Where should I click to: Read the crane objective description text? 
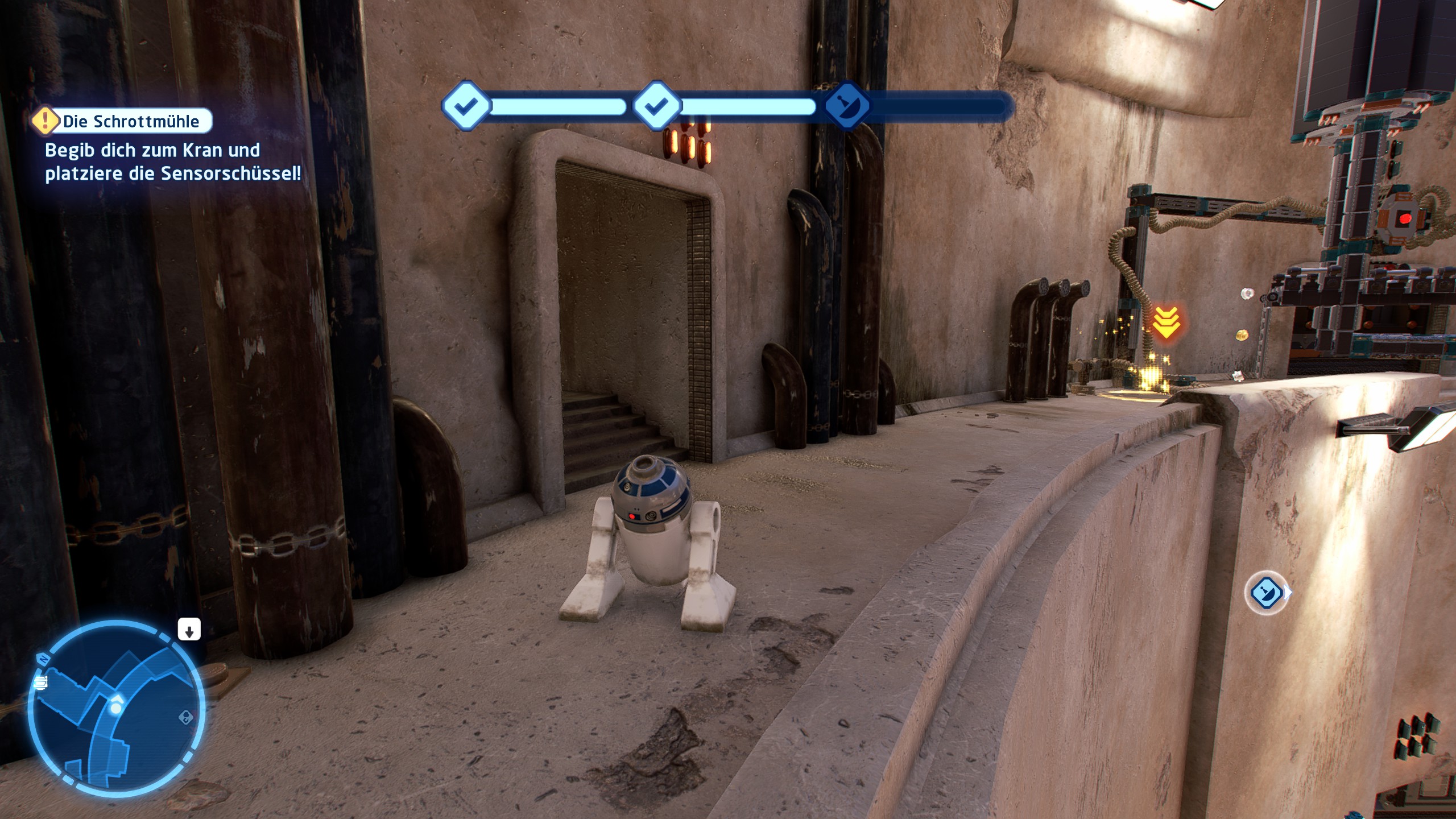pos(172,162)
